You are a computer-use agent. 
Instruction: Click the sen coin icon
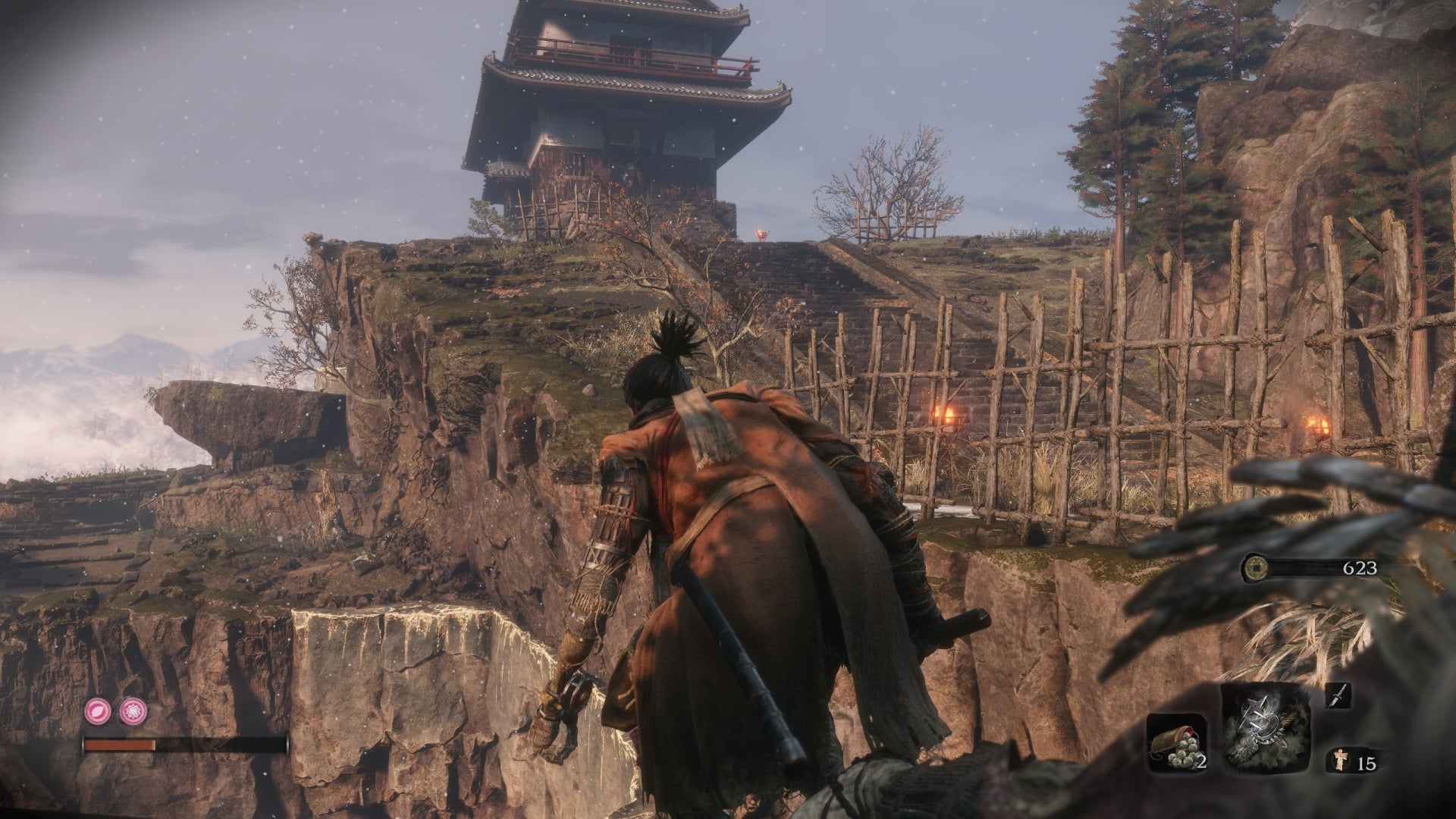(1255, 567)
